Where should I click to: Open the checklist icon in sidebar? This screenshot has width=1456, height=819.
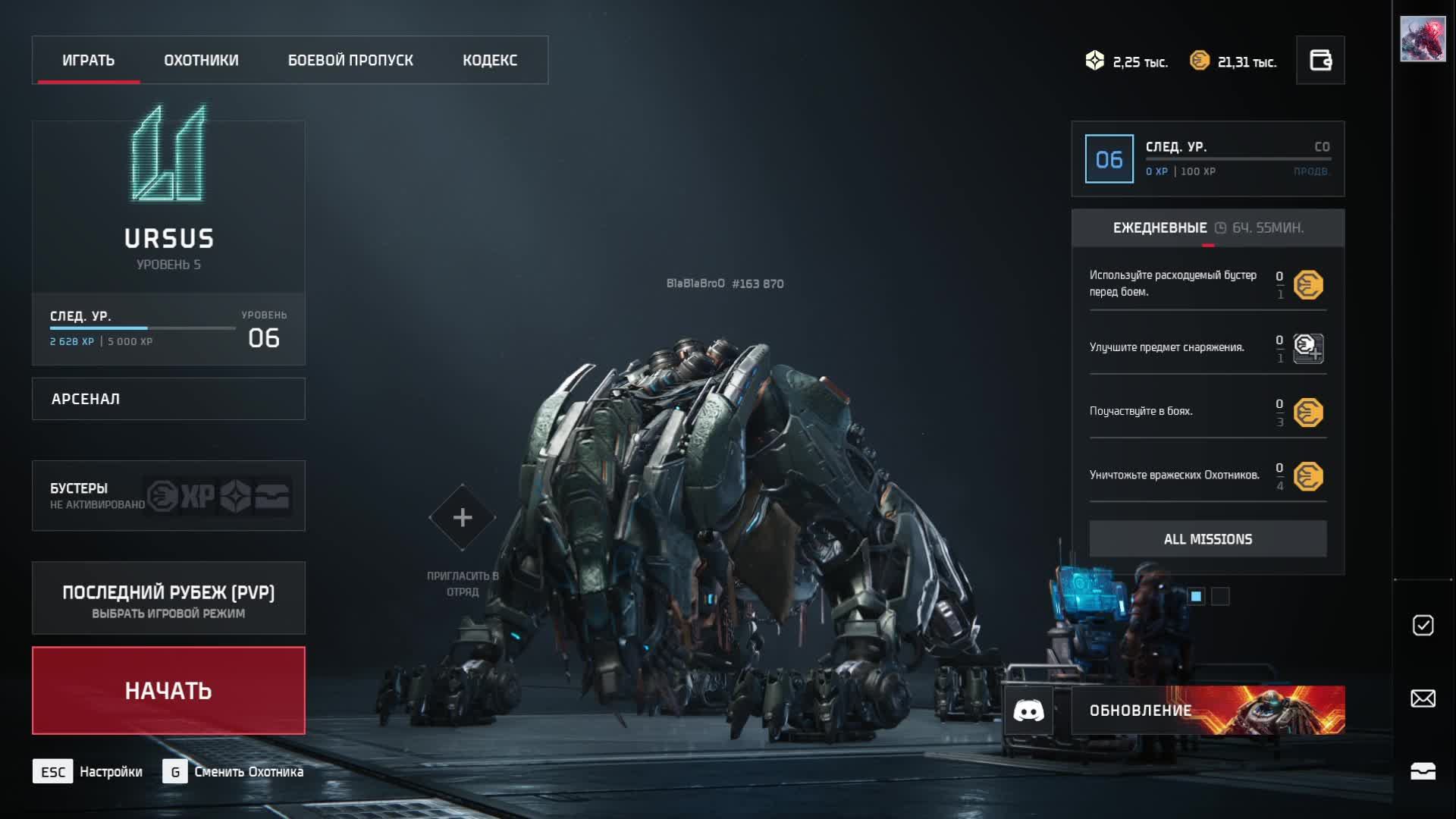click(1423, 625)
